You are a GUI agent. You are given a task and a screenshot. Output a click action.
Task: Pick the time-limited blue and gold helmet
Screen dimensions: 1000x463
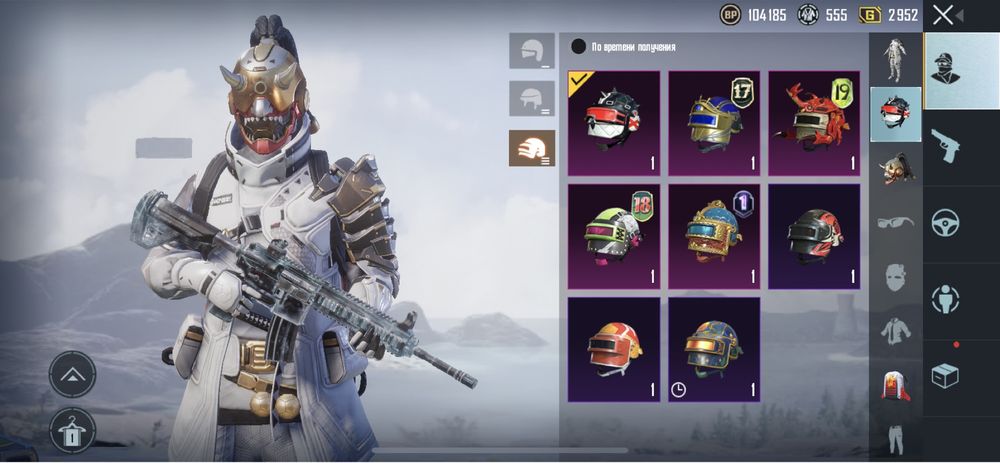(x=714, y=348)
